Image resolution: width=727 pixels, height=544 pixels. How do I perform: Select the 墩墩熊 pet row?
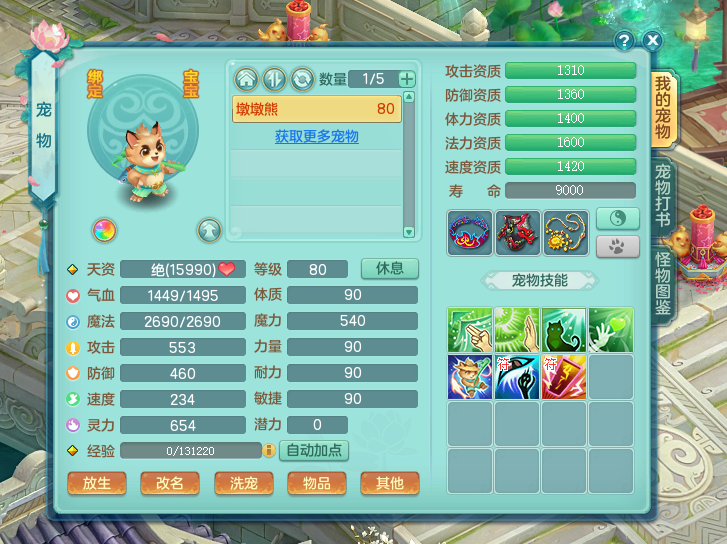coord(316,109)
